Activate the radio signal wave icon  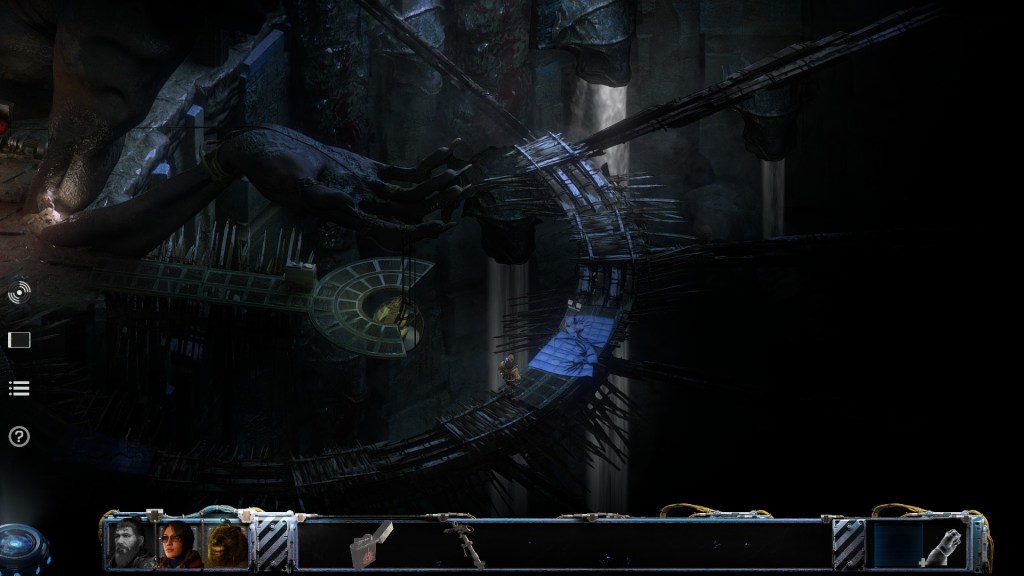[x=19, y=293]
